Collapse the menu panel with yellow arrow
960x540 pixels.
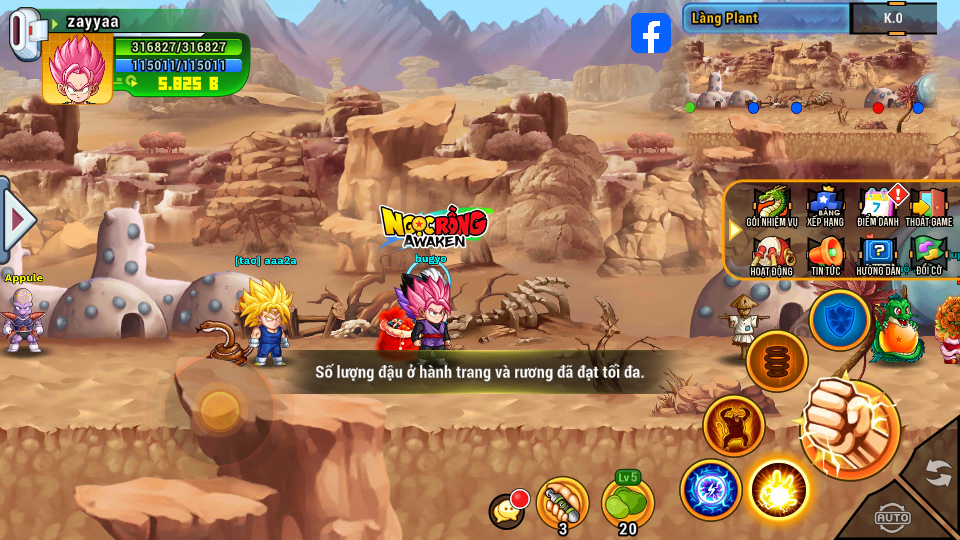tap(736, 229)
